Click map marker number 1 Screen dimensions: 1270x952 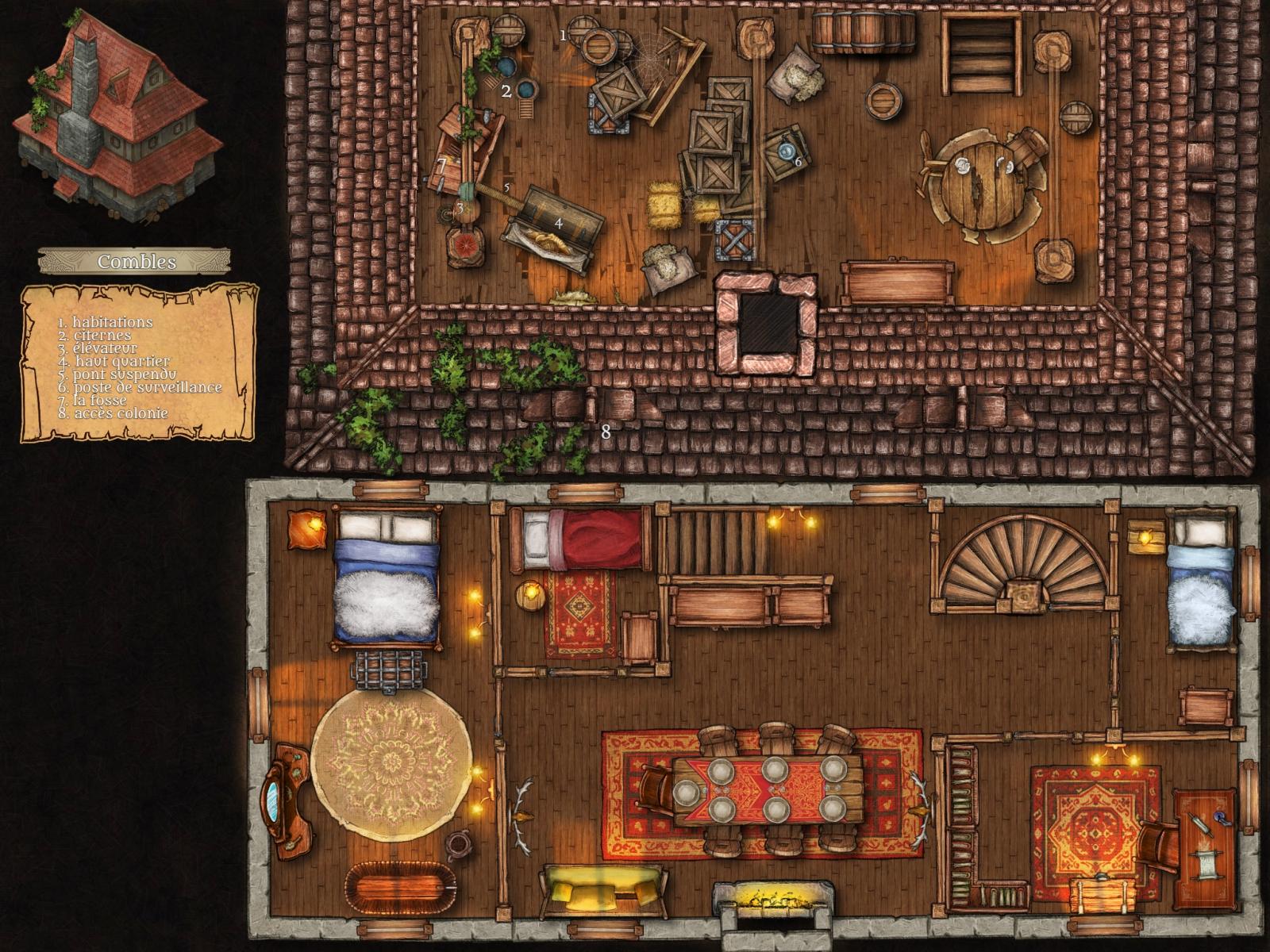point(564,35)
